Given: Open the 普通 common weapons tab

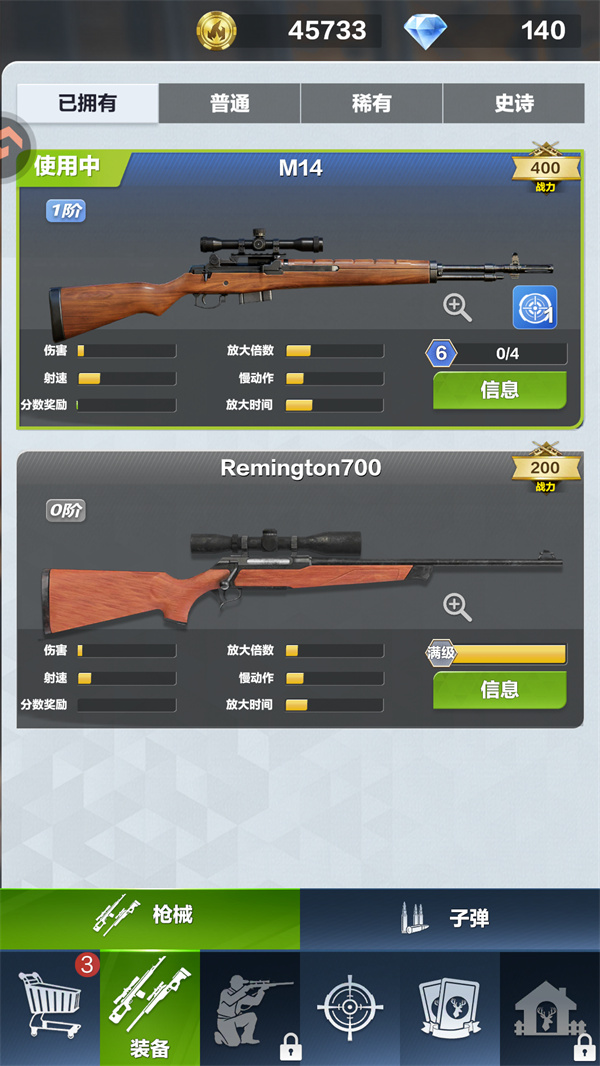Looking at the screenshot, I should 230,104.
